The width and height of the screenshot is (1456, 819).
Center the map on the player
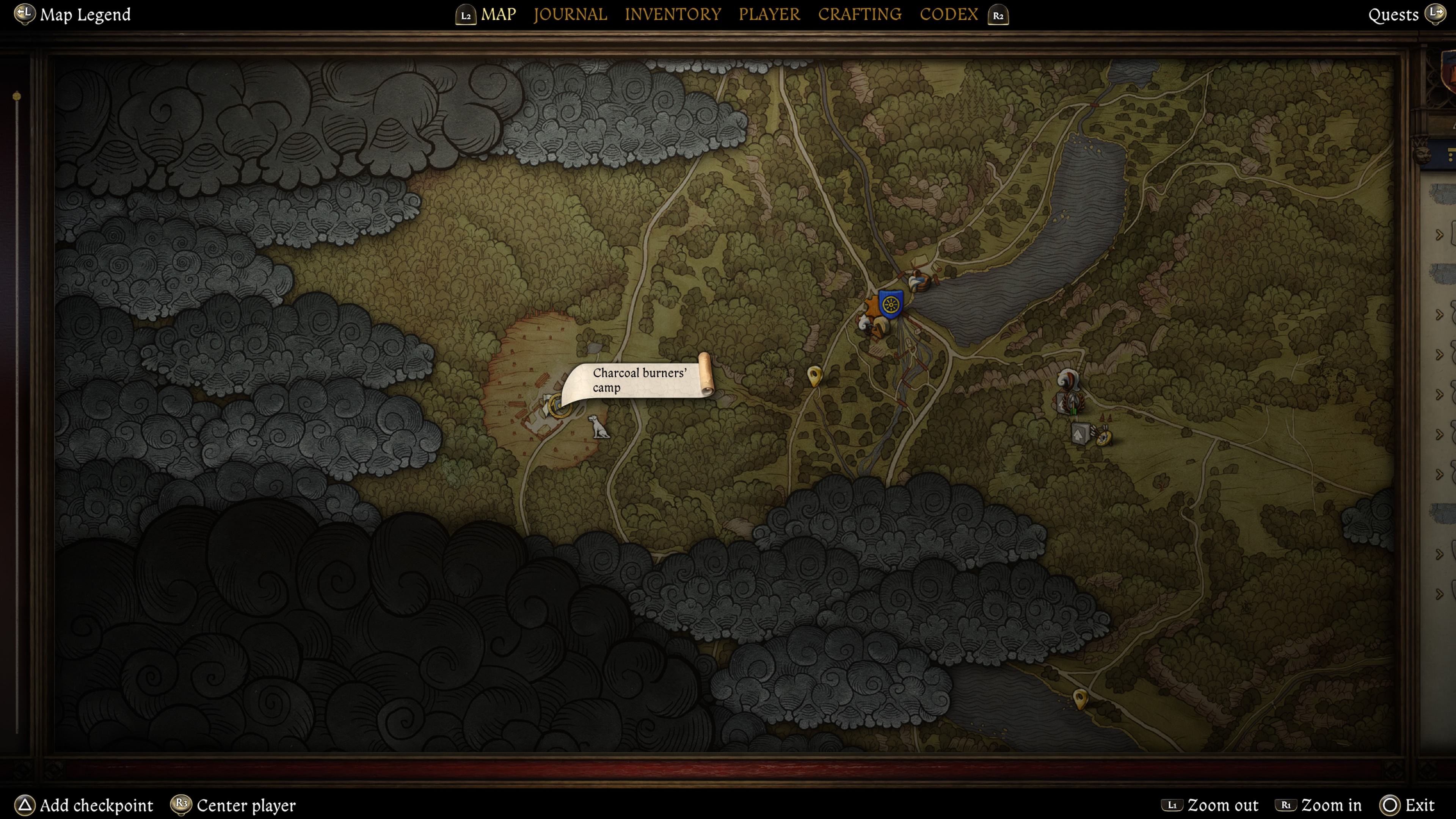pyautogui.click(x=246, y=805)
